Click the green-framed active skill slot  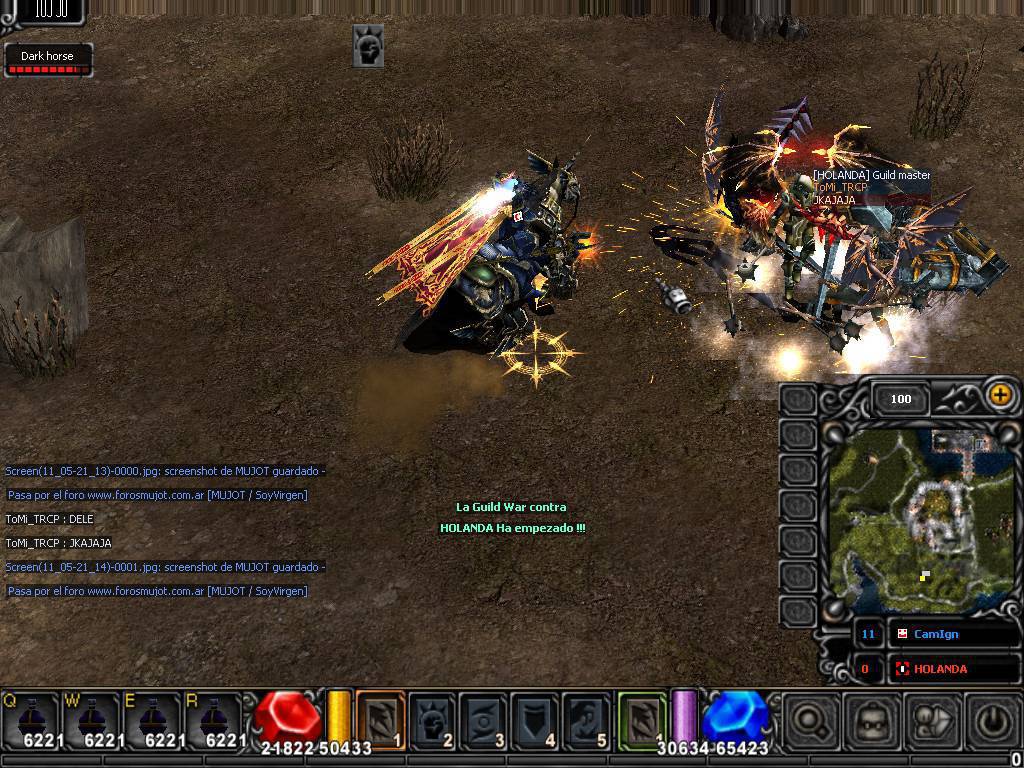tap(641, 718)
